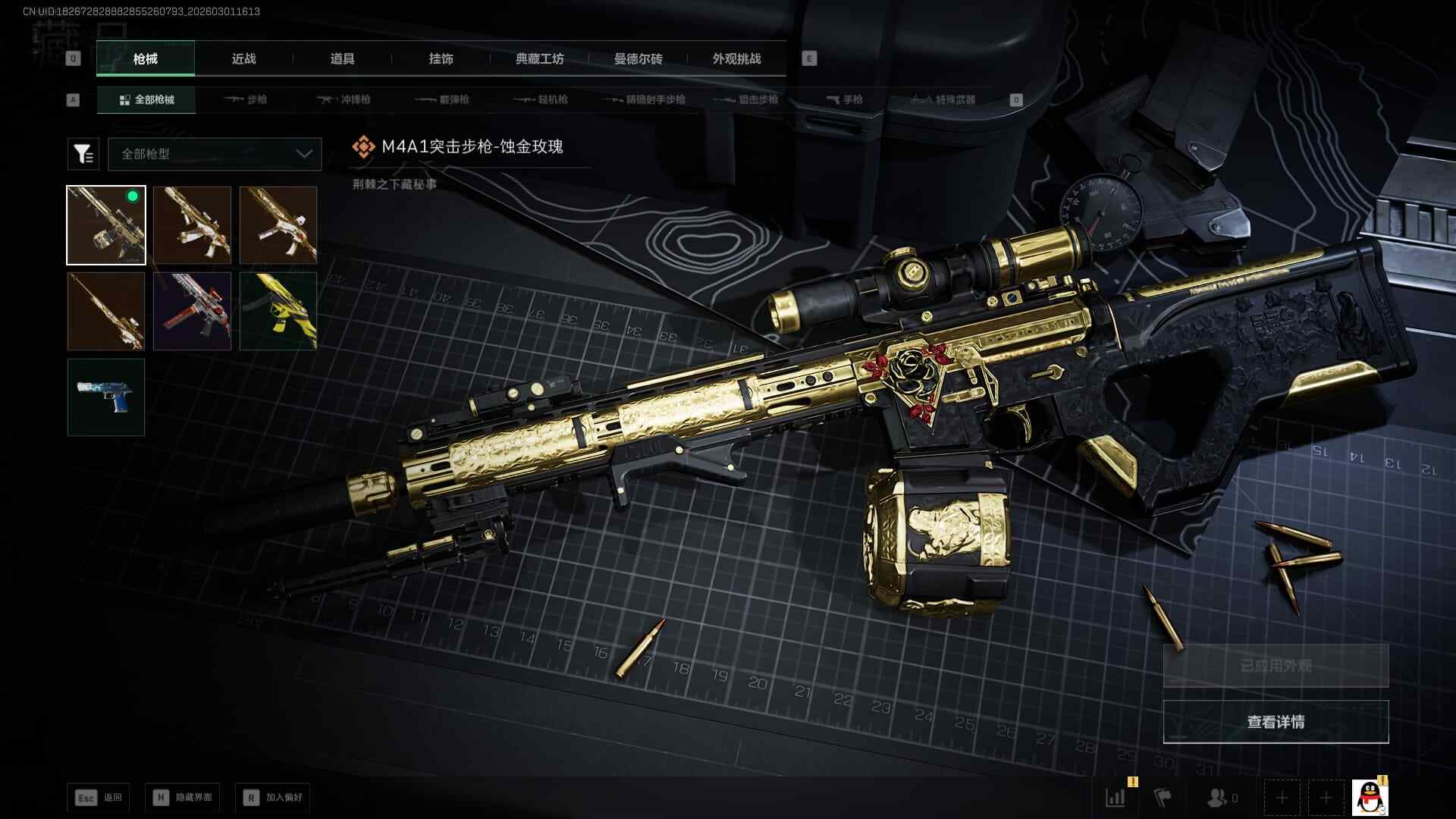Image resolution: width=1456 pixels, height=819 pixels.
Task: Click 返回 to go back
Action: (x=99, y=798)
